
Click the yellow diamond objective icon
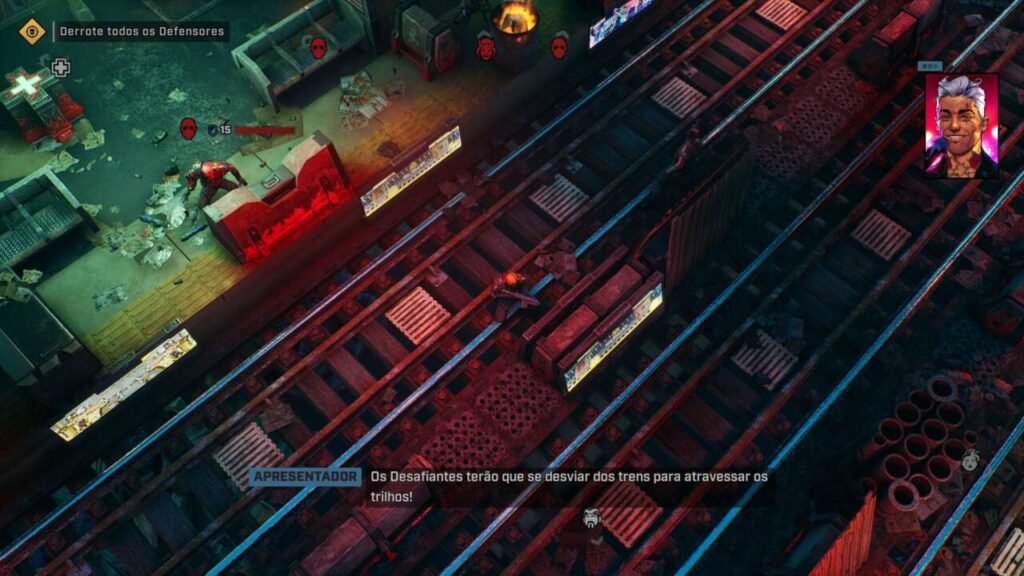tap(32, 31)
